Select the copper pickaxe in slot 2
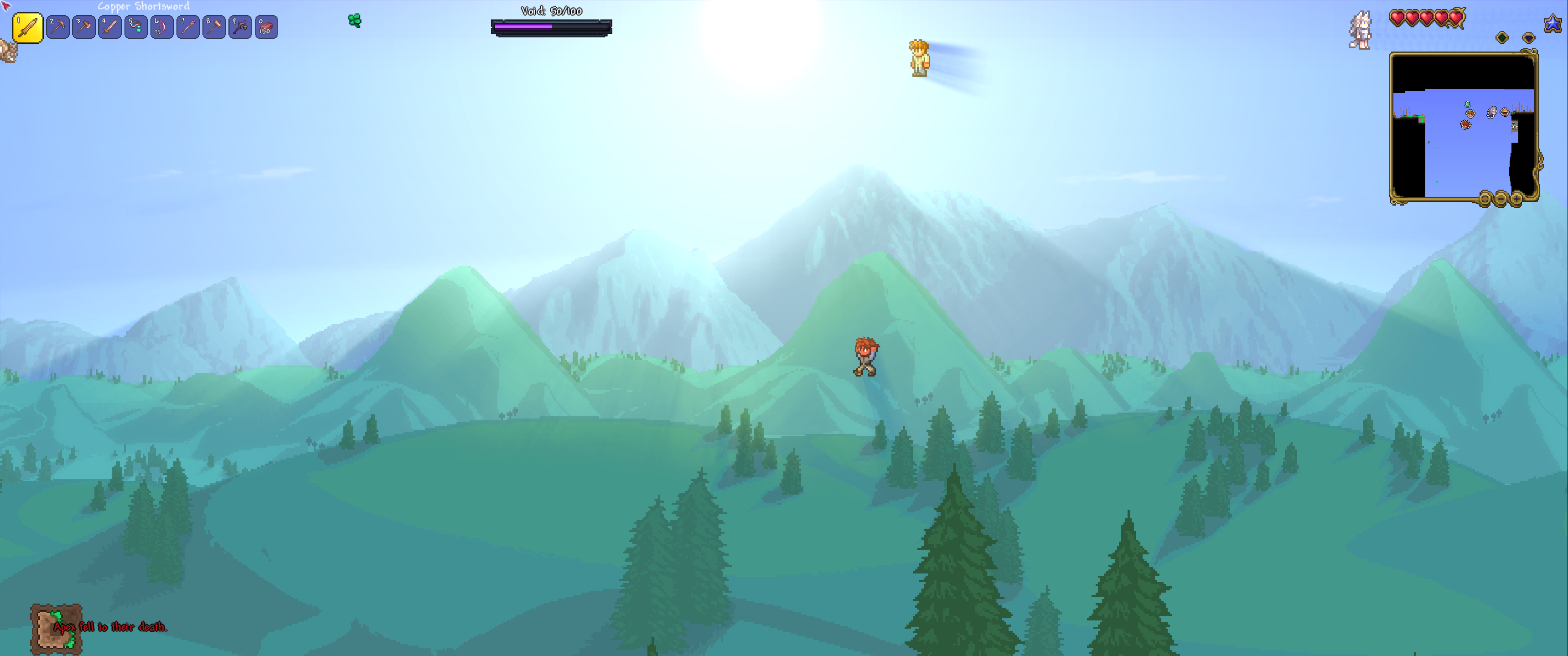The image size is (1568, 656). click(x=57, y=27)
